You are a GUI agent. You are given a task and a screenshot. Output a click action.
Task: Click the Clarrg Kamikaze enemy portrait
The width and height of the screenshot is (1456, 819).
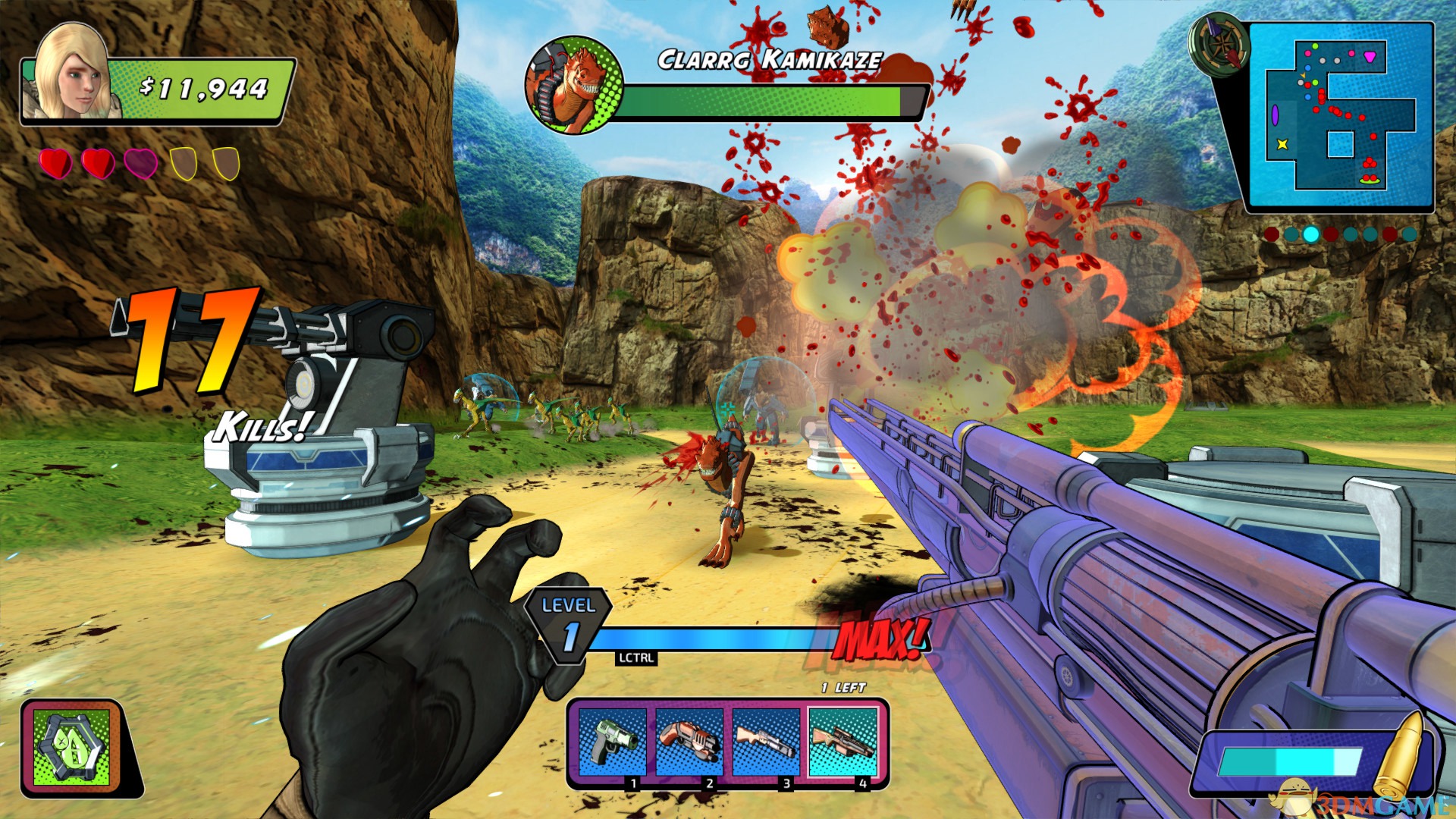[x=574, y=85]
